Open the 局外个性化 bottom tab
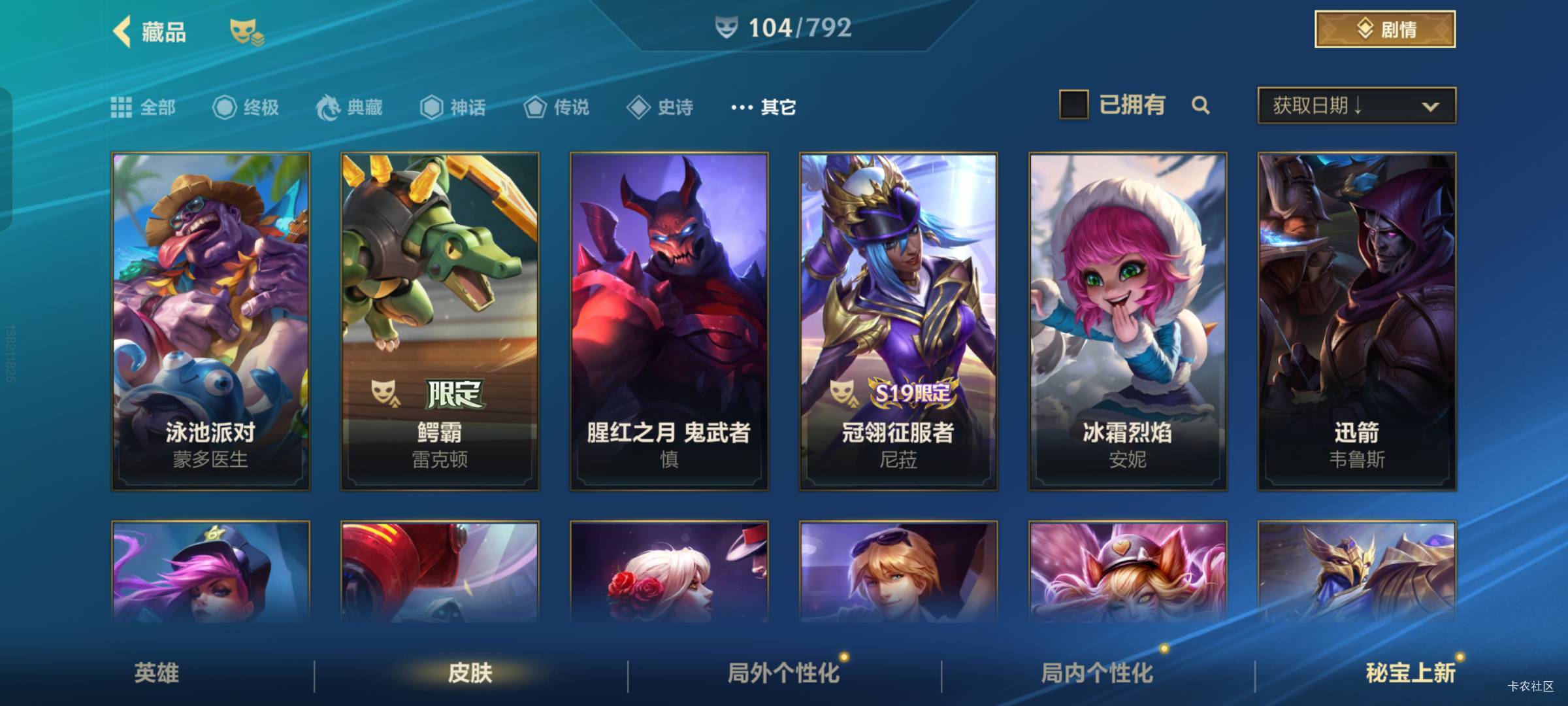Screen dimensions: 1568x706 (783, 673)
